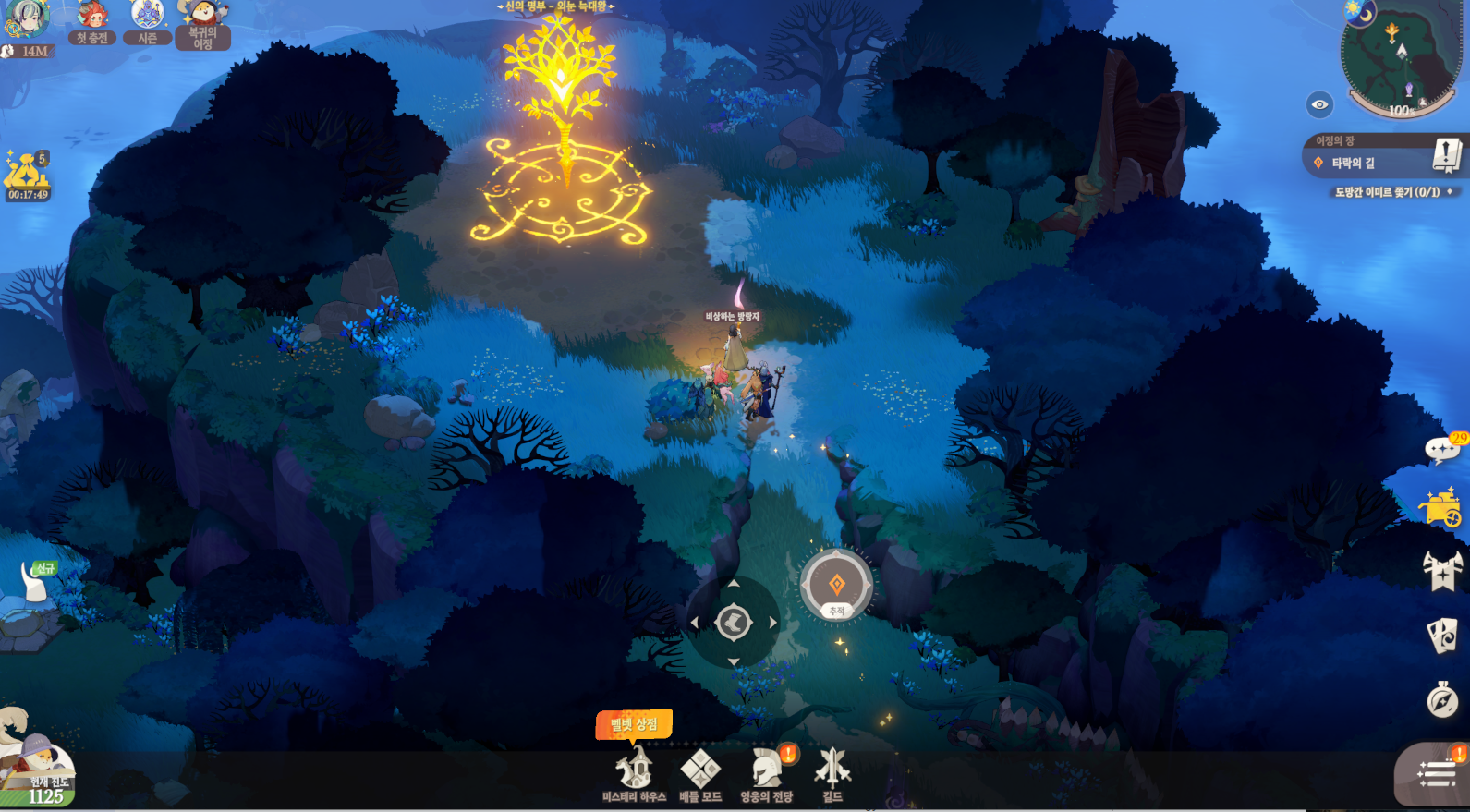
Task: Open the 첫 충전 offer
Action: point(92,21)
